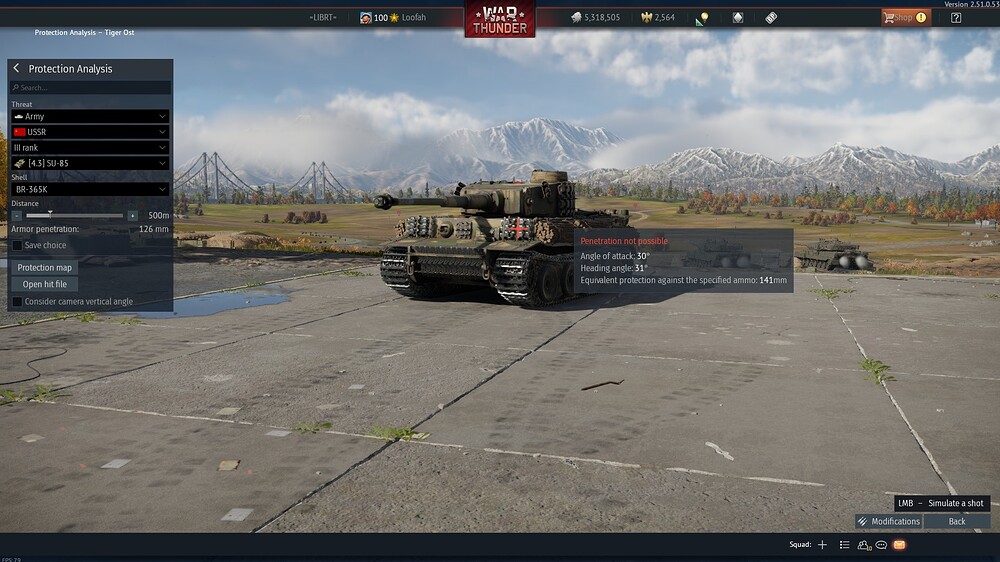Image resolution: width=1000 pixels, height=562 pixels.
Task: Open the SU-85 vehicle dropdown
Action: coord(90,163)
